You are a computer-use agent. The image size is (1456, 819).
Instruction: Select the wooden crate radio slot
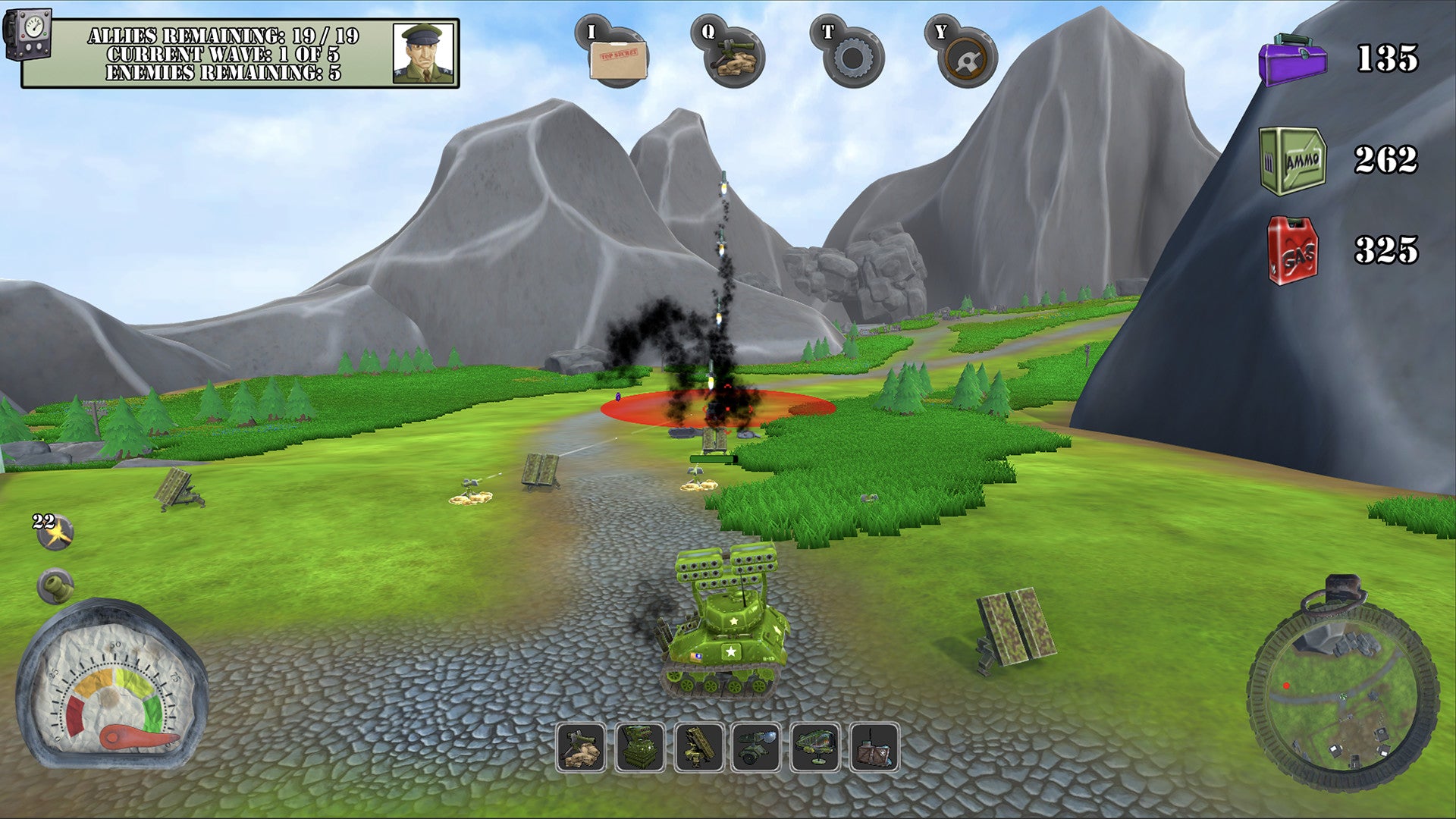874,748
